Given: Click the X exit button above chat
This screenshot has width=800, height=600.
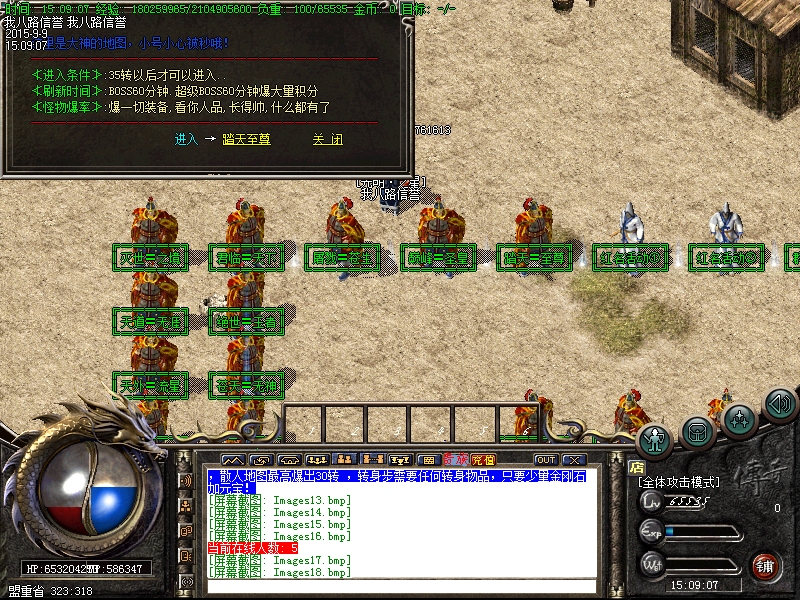Looking at the screenshot, I should click(573, 460).
